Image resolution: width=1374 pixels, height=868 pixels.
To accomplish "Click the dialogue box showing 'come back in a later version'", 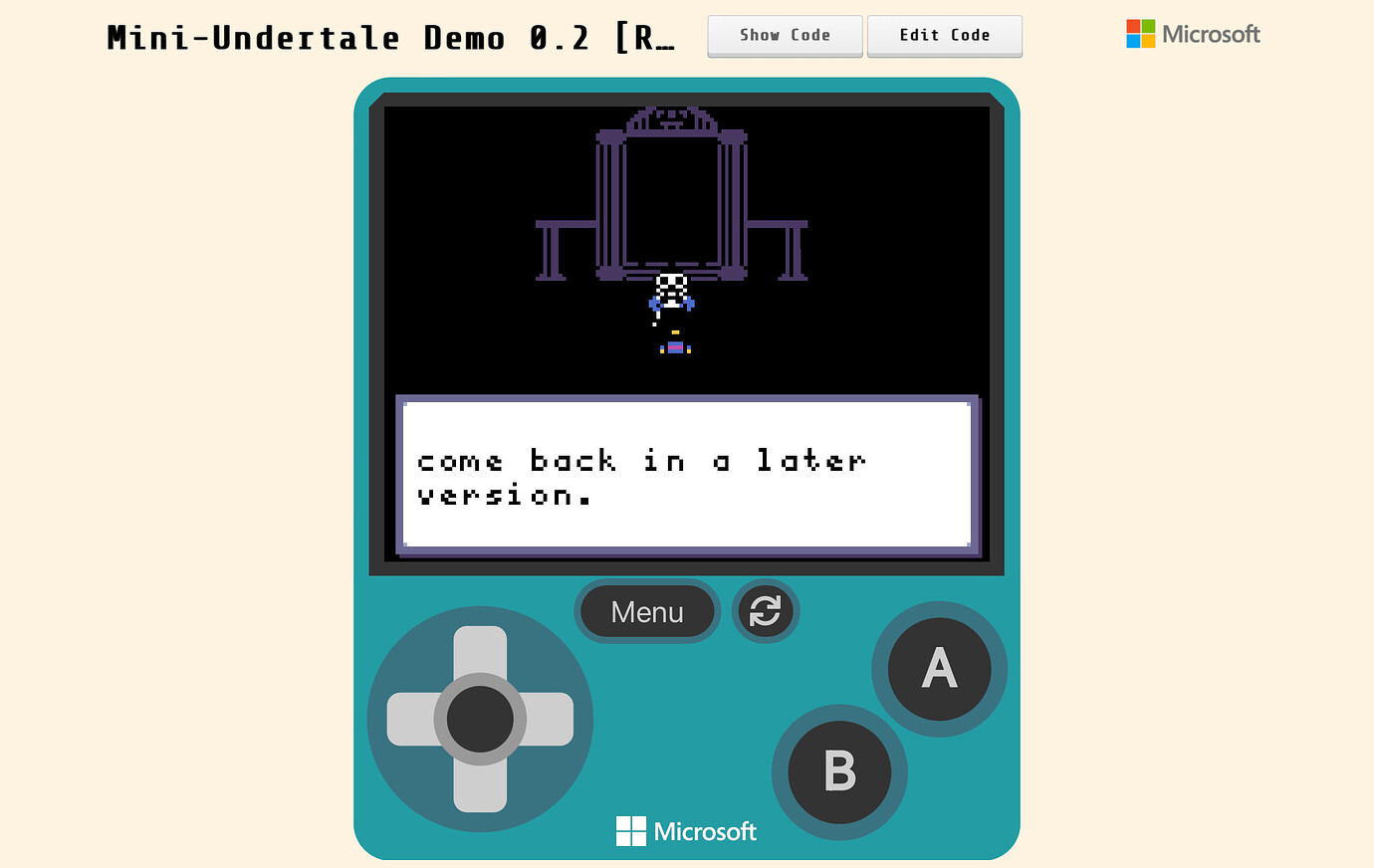I will click(687, 475).
